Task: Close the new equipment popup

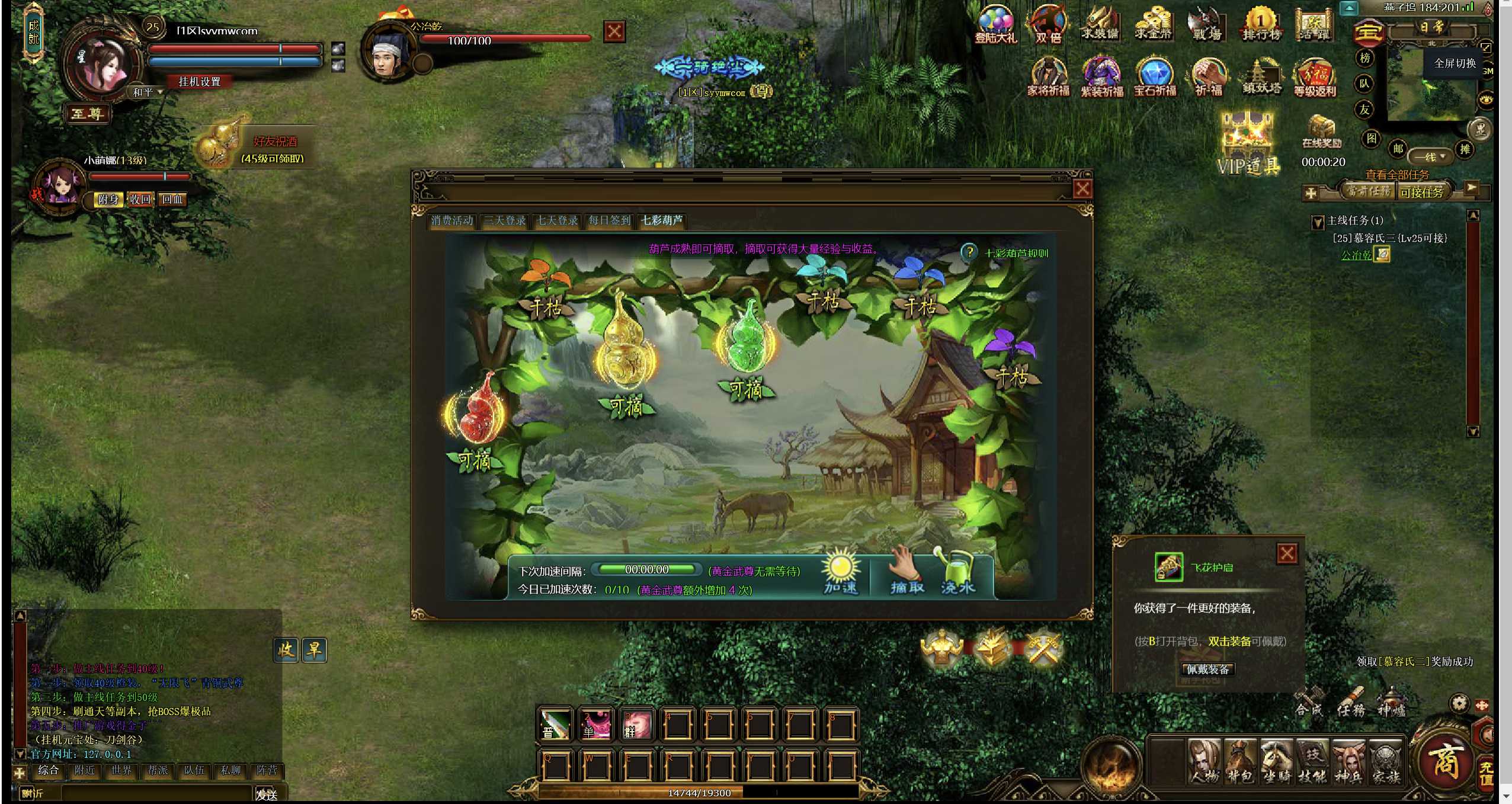Action: [x=1286, y=553]
